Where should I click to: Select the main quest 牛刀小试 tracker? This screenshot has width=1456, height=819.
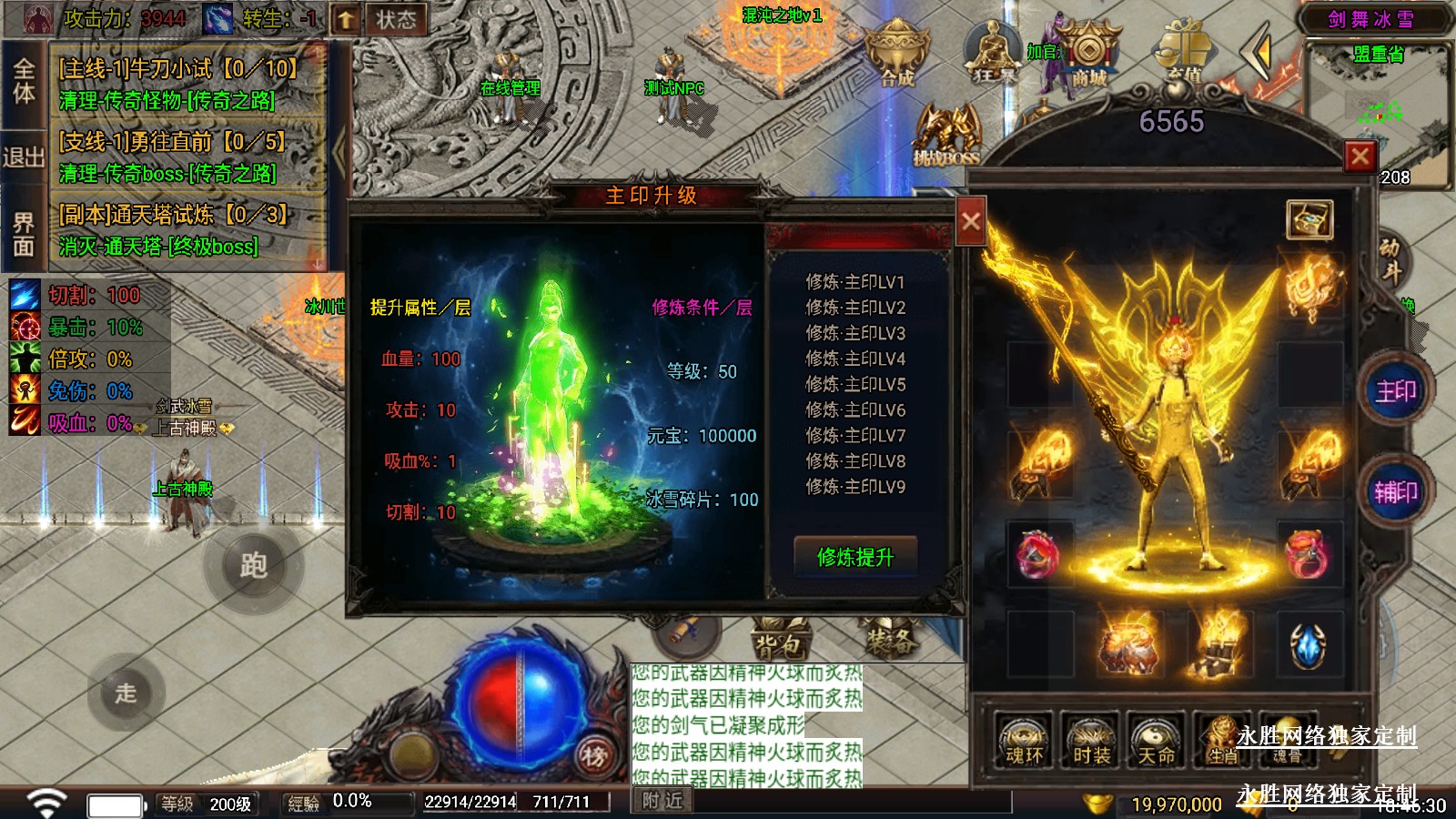tap(179, 84)
